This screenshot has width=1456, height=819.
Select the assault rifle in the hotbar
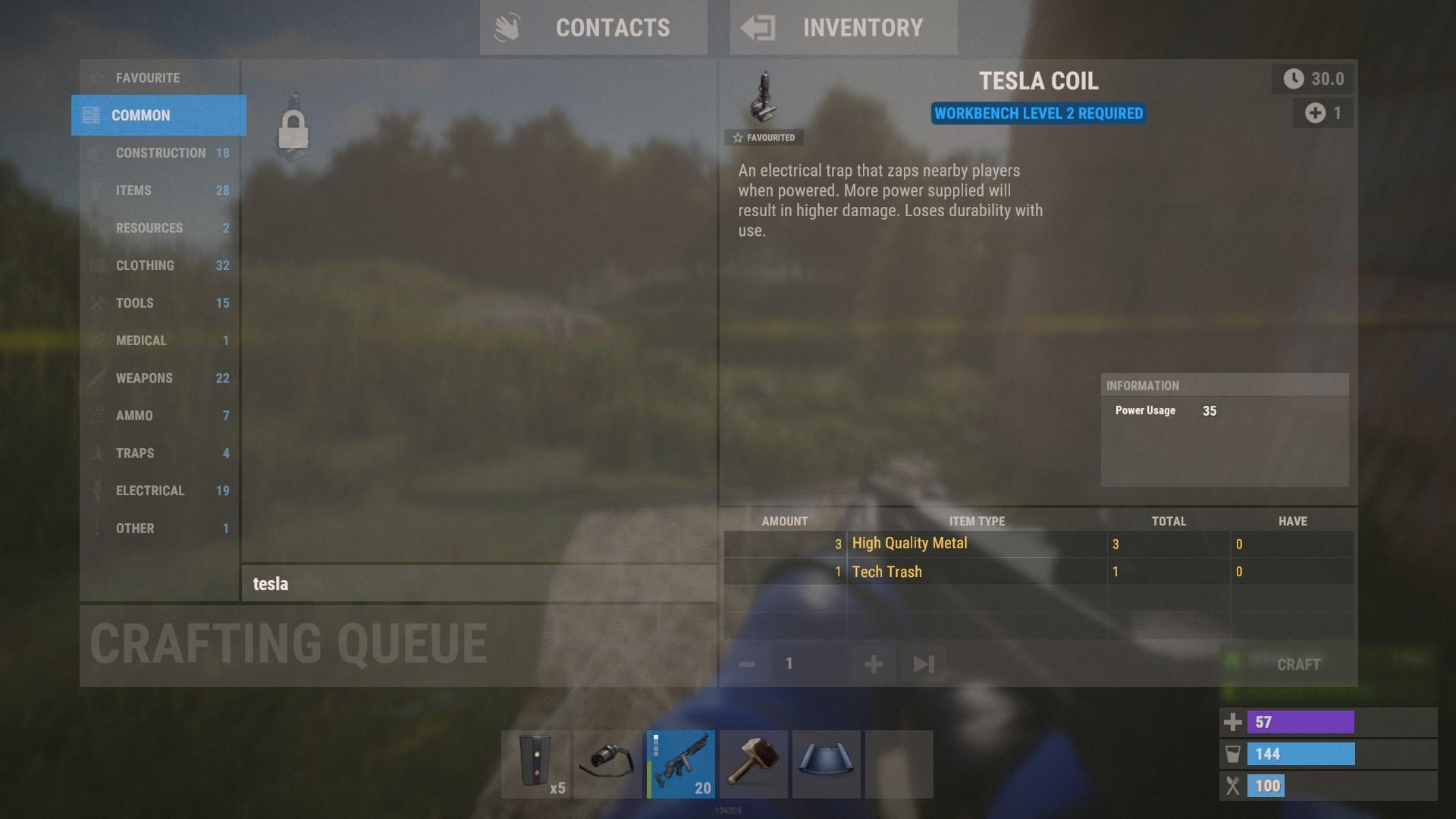click(679, 764)
